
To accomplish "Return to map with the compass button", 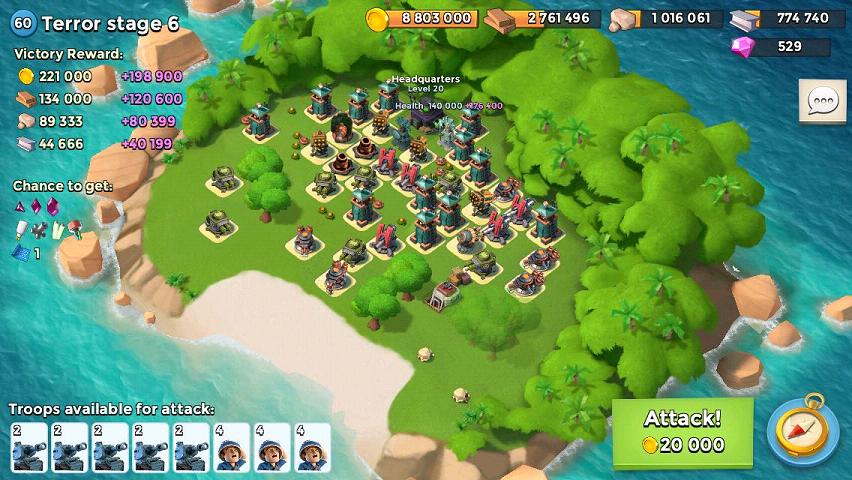I will pos(803,431).
